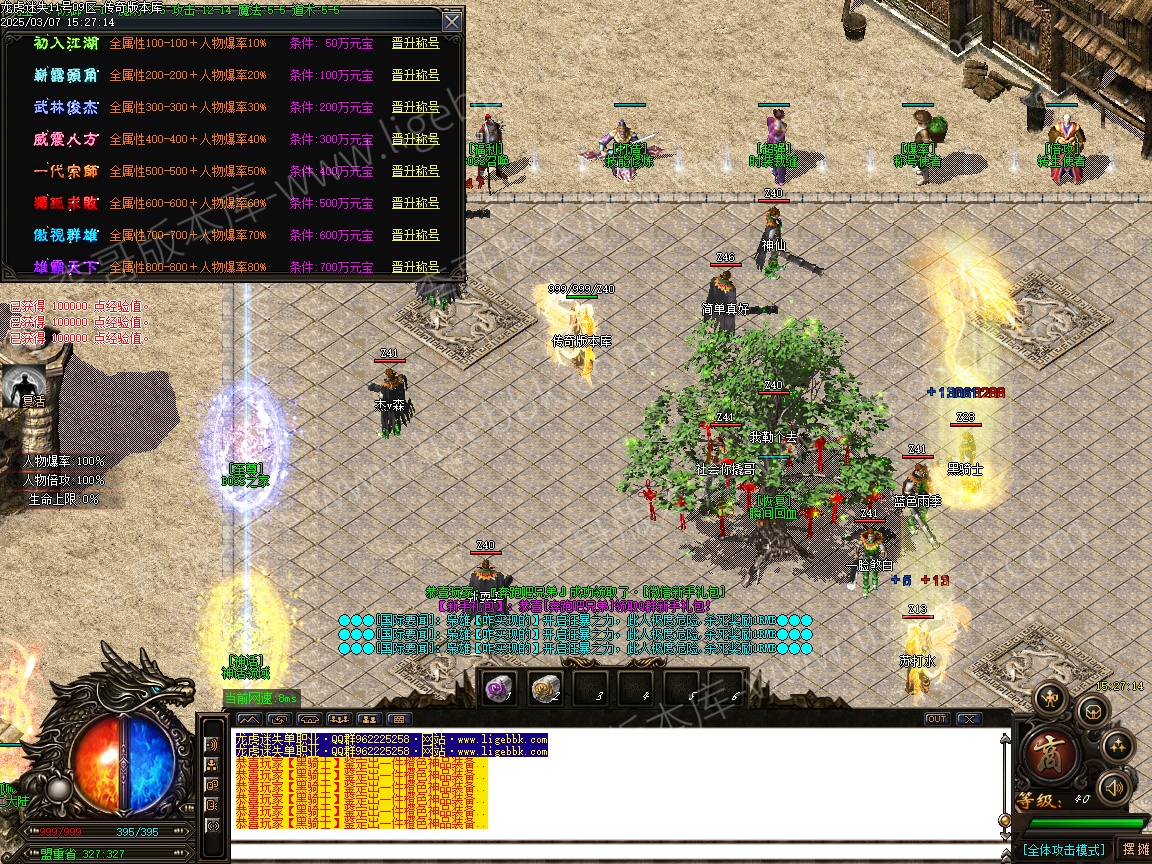Close the chat panel with its X button
1152x864 pixels.
pyautogui.click(x=968, y=719)
